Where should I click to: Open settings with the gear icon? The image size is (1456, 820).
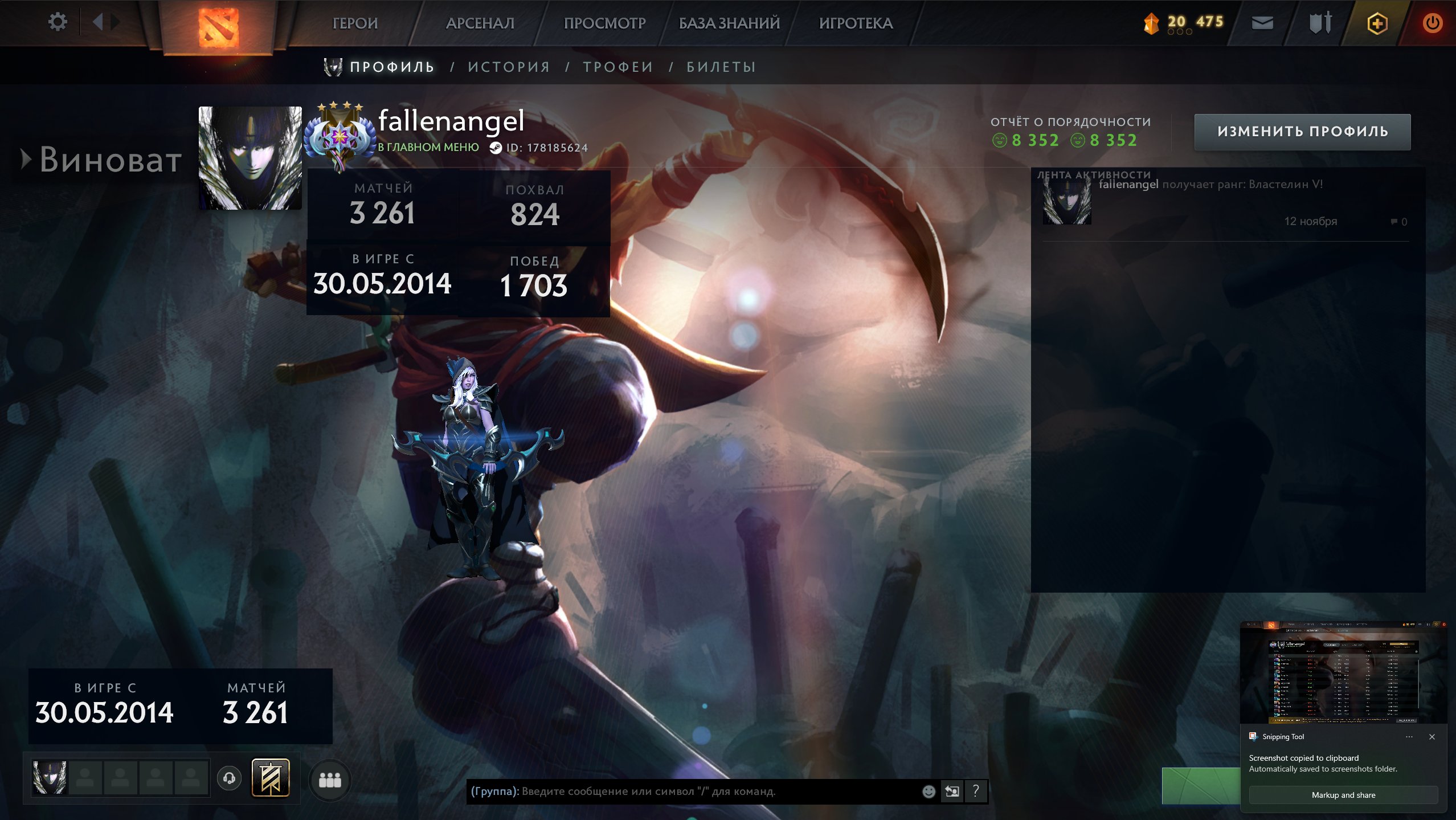[x=57, y=21]
